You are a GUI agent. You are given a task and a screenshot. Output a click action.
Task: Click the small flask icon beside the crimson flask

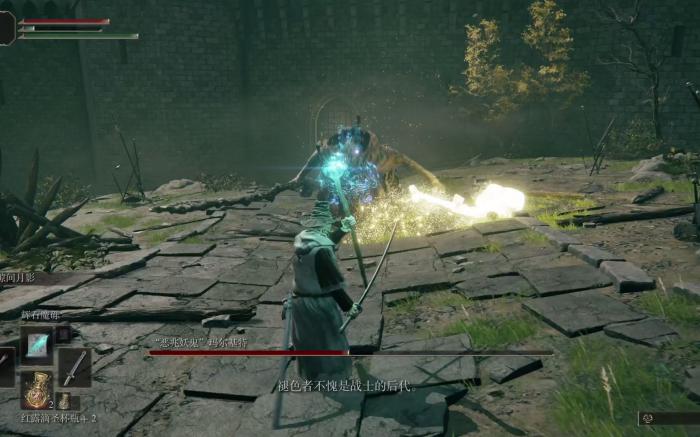[63, 400]
